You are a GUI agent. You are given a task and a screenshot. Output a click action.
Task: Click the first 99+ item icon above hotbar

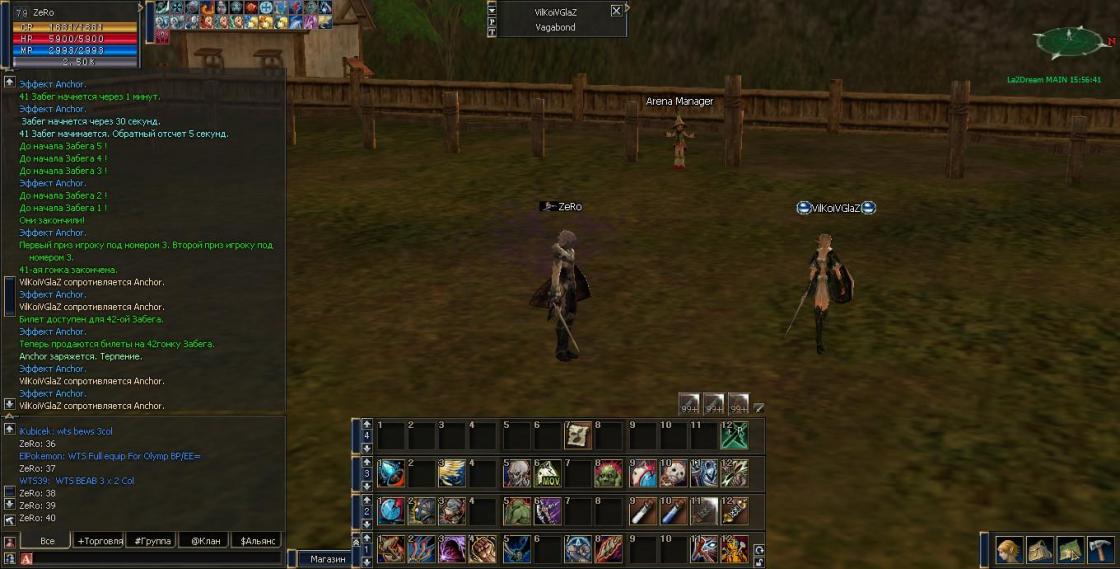click(689, 403)
